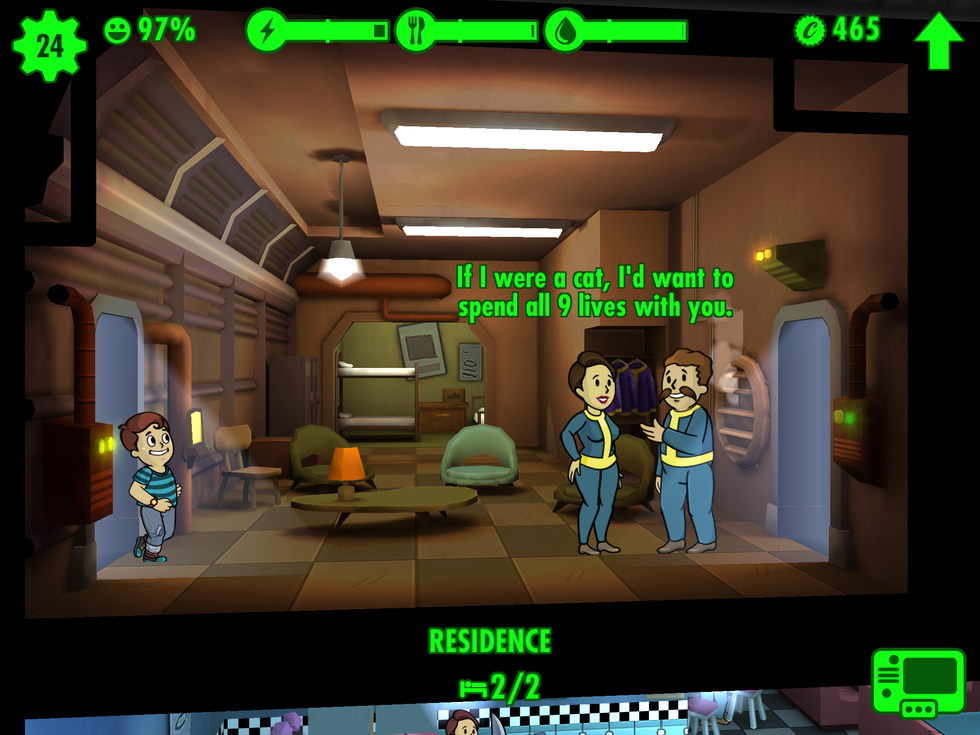Open the dweller list via the vault gear icon
Viewport: 980px width, 735px height.
(49, 45)
